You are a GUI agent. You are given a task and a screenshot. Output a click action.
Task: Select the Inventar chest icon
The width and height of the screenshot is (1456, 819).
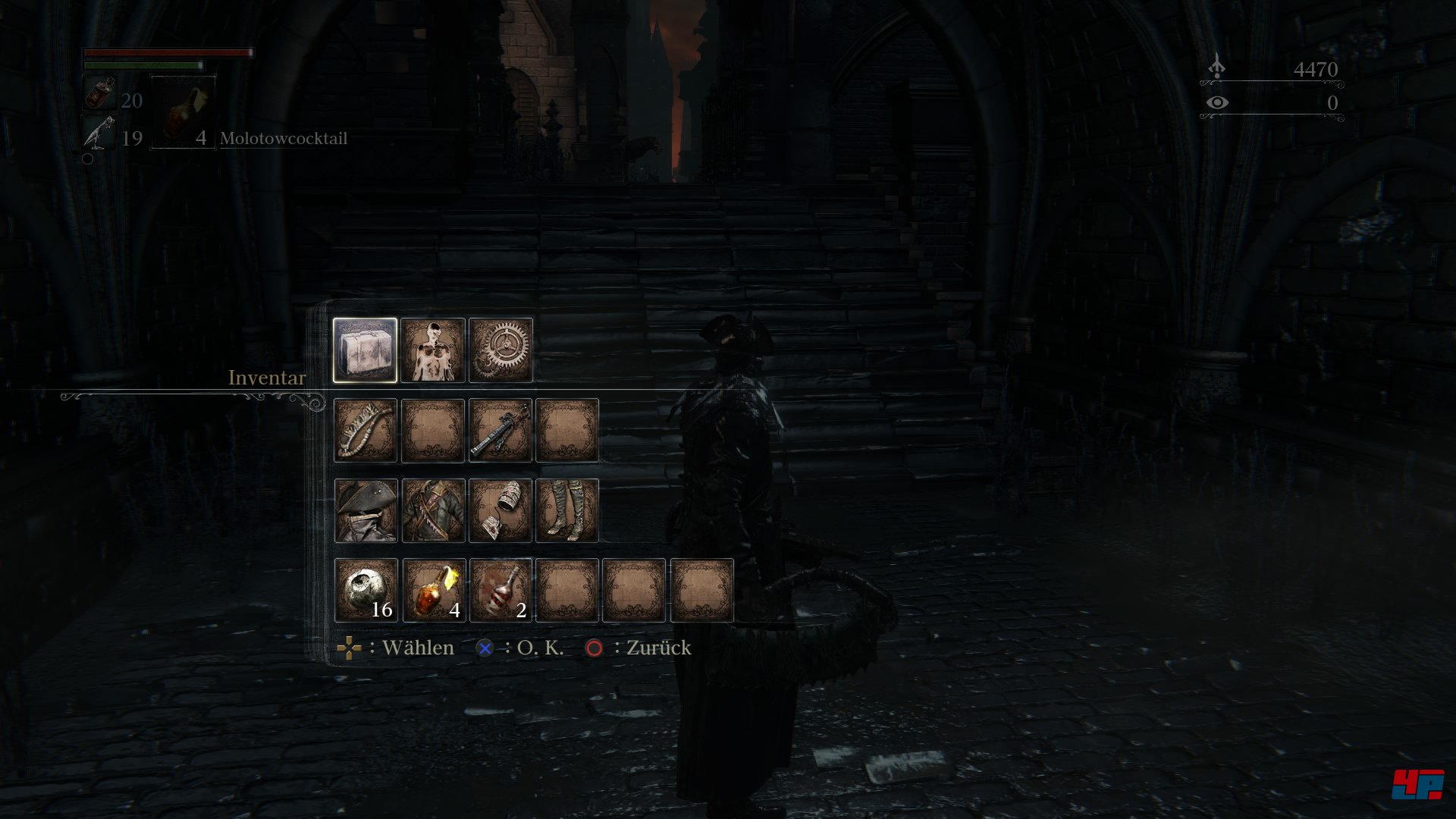click(x=365, y=350)
